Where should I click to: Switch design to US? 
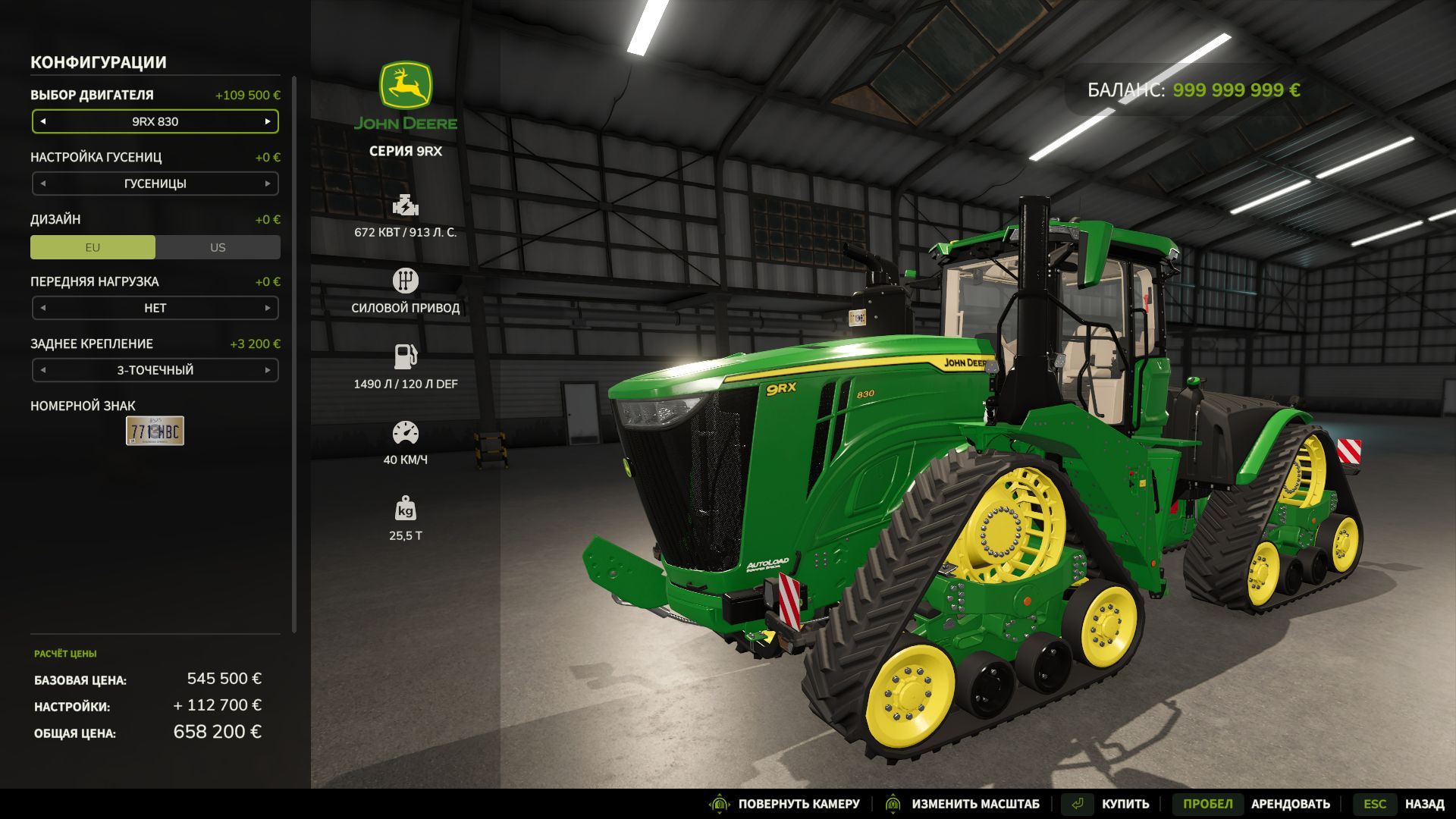coord(217,246)
